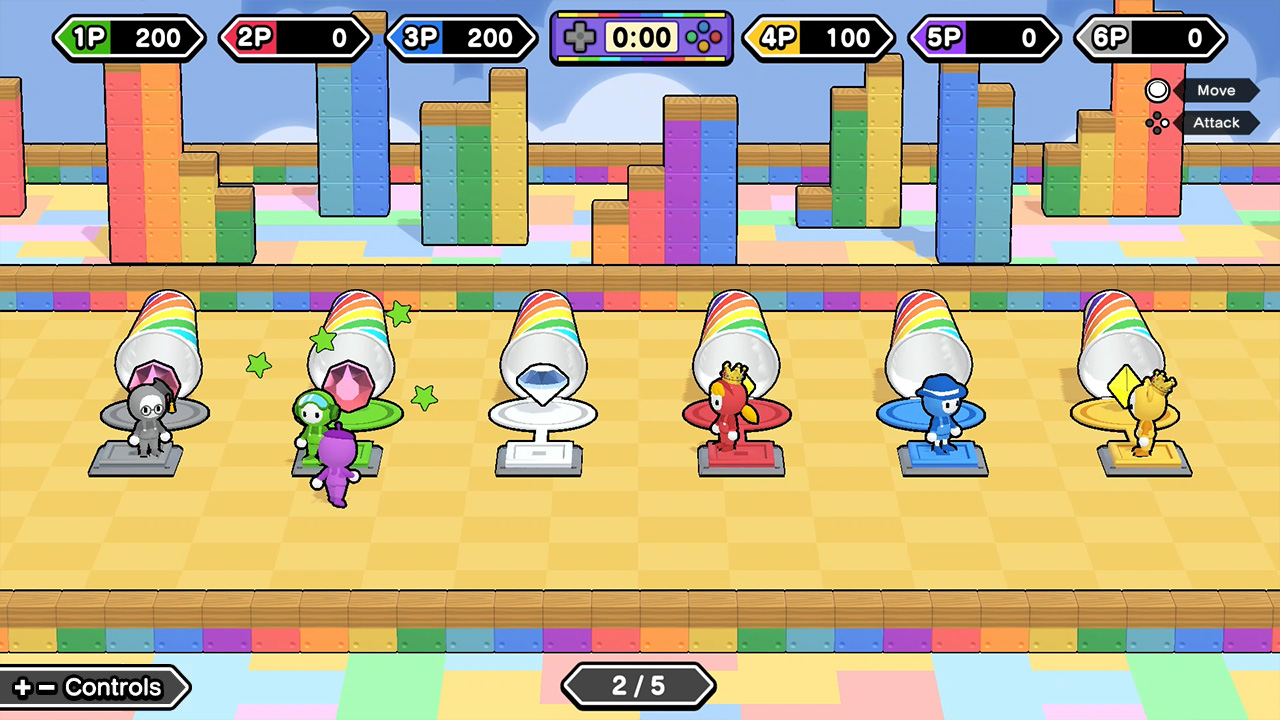Click the blue character on its pedestal
This screenshot has width=1280, height=720.
[x=938, y=415]
